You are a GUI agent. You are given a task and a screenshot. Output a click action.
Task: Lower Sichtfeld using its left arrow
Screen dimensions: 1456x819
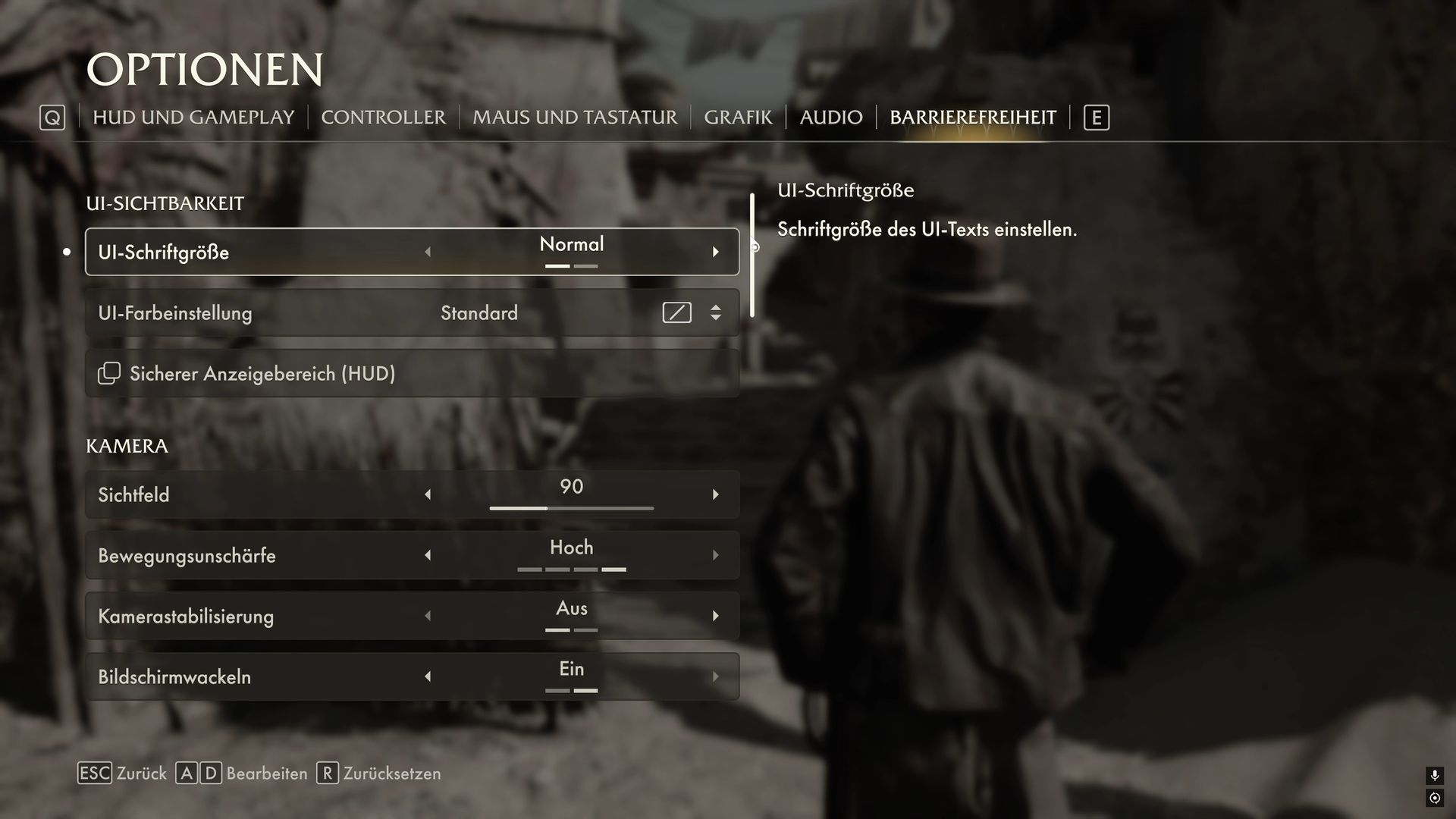tap(428, 494)
